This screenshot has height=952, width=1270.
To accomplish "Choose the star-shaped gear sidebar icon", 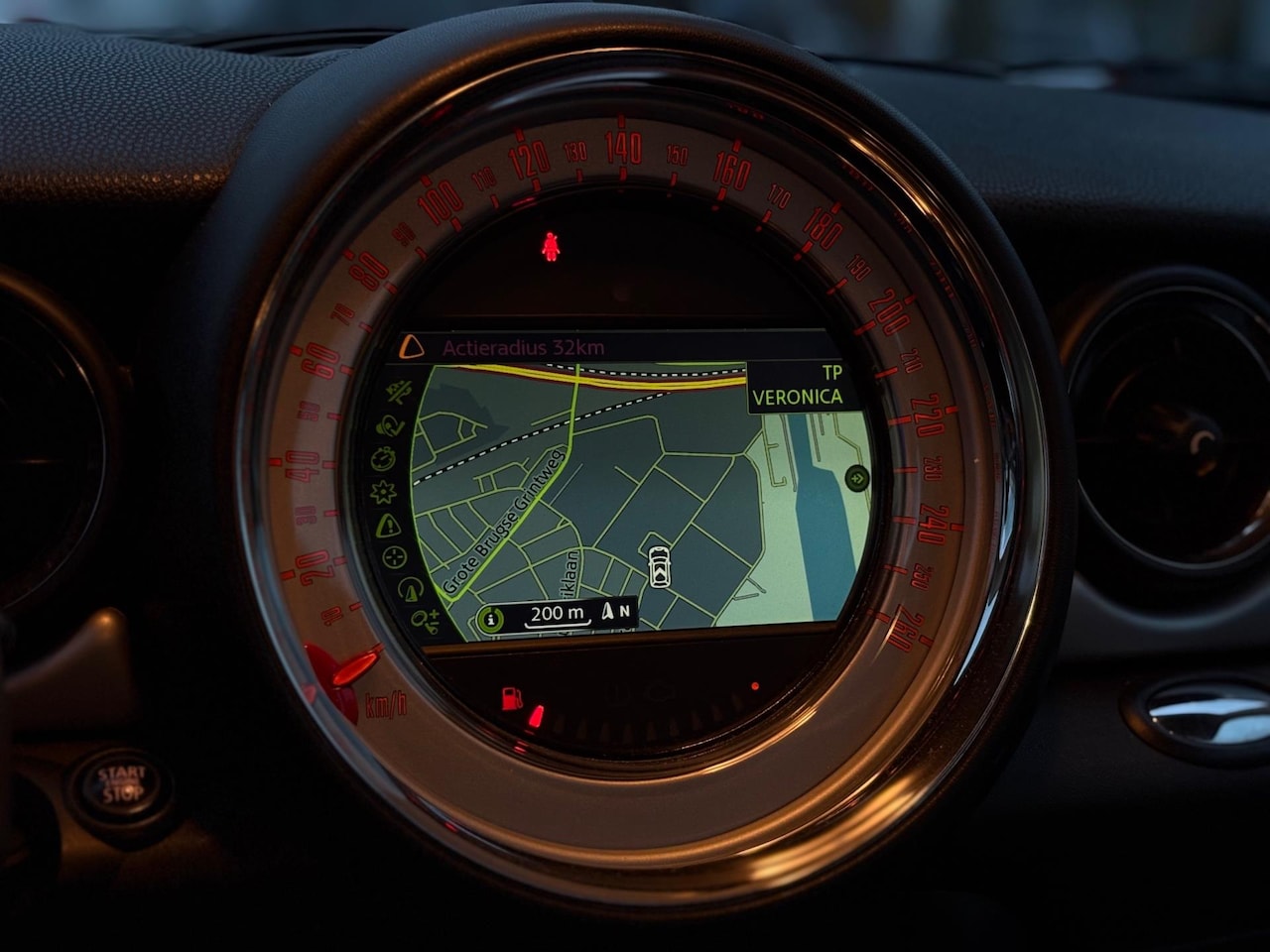I will [382, 492].
